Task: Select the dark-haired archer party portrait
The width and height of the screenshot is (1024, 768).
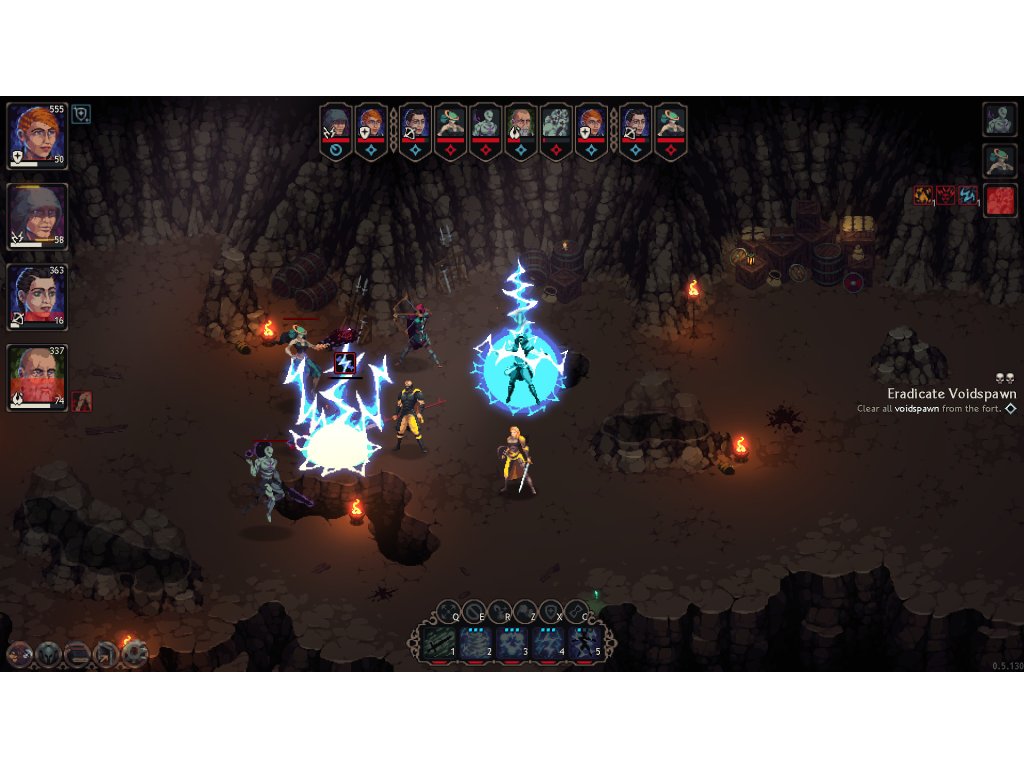Action: (x=37, y=295)
